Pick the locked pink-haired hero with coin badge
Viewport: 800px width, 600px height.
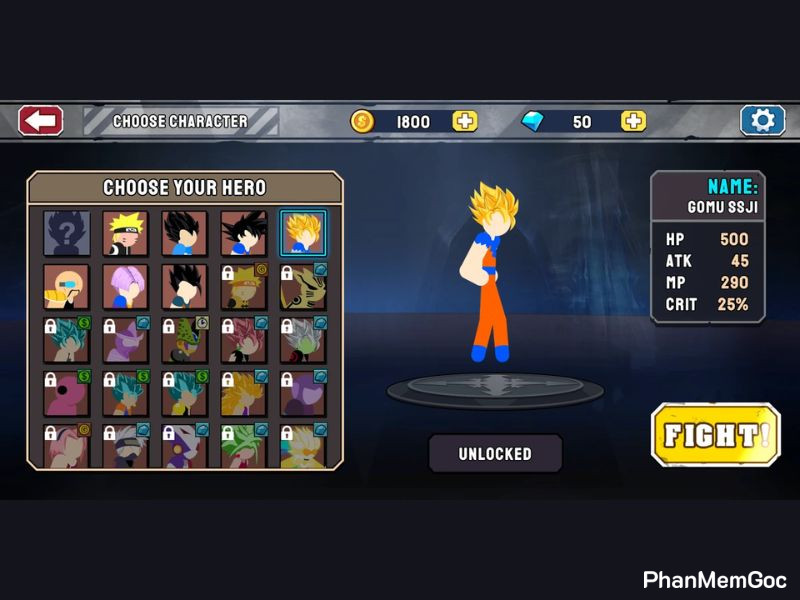click(x=67, y=446)
